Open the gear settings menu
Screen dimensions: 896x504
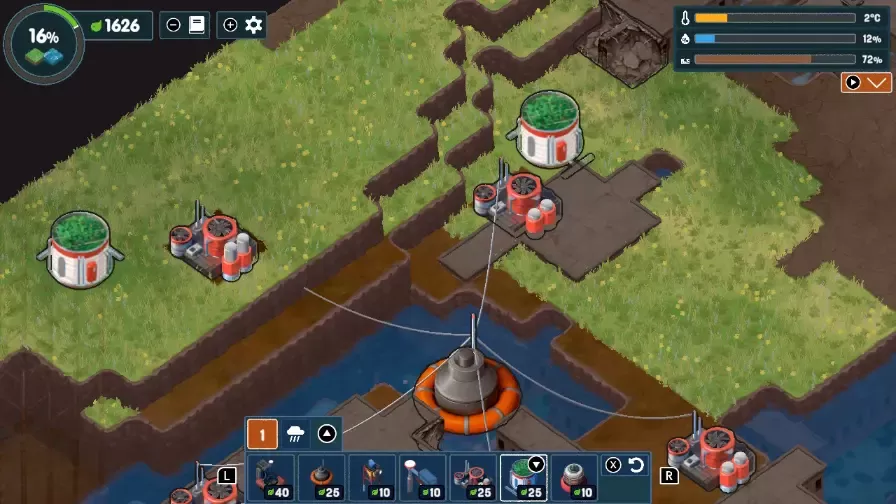(254, 25)
